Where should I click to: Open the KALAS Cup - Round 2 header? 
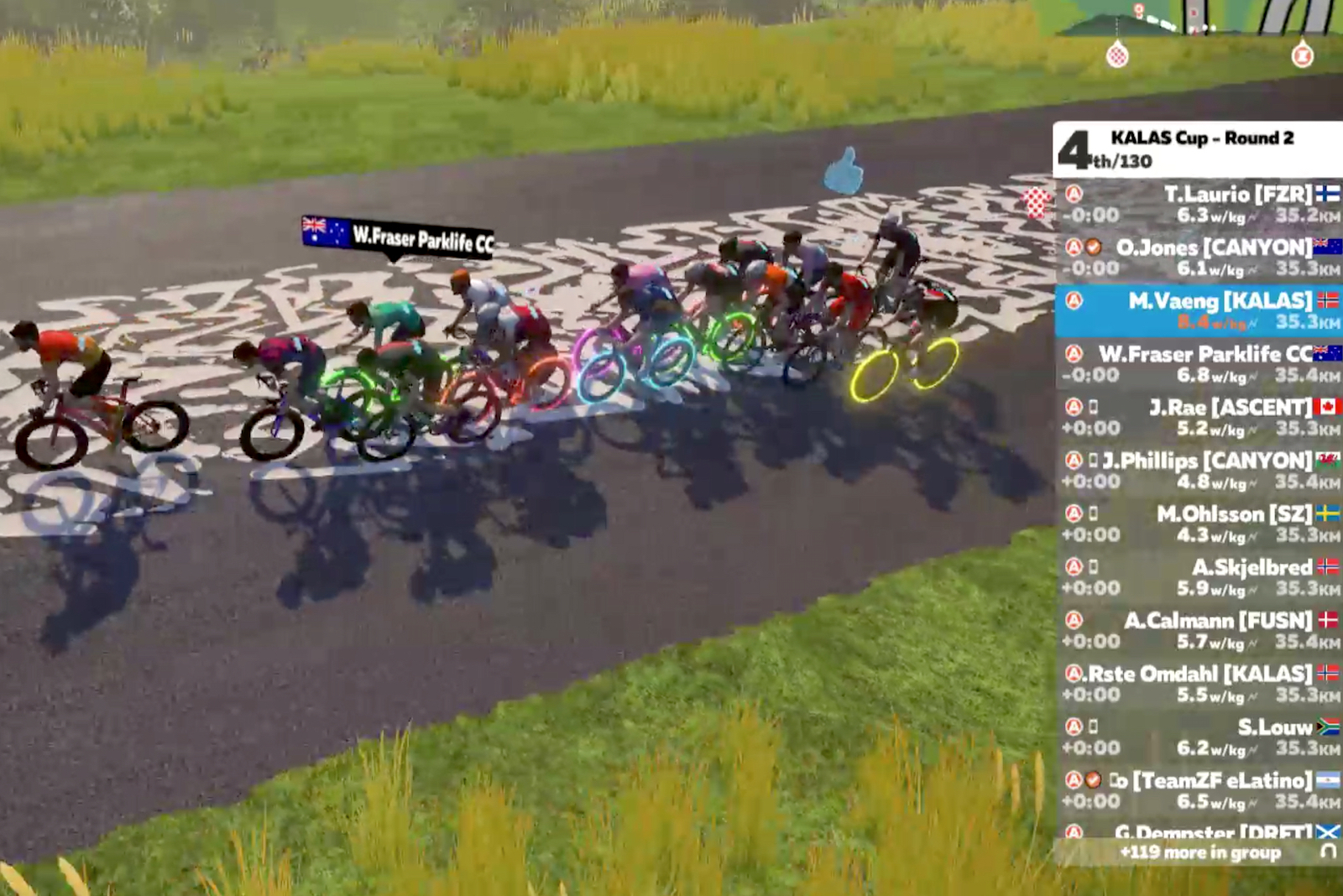[1199, 148]
